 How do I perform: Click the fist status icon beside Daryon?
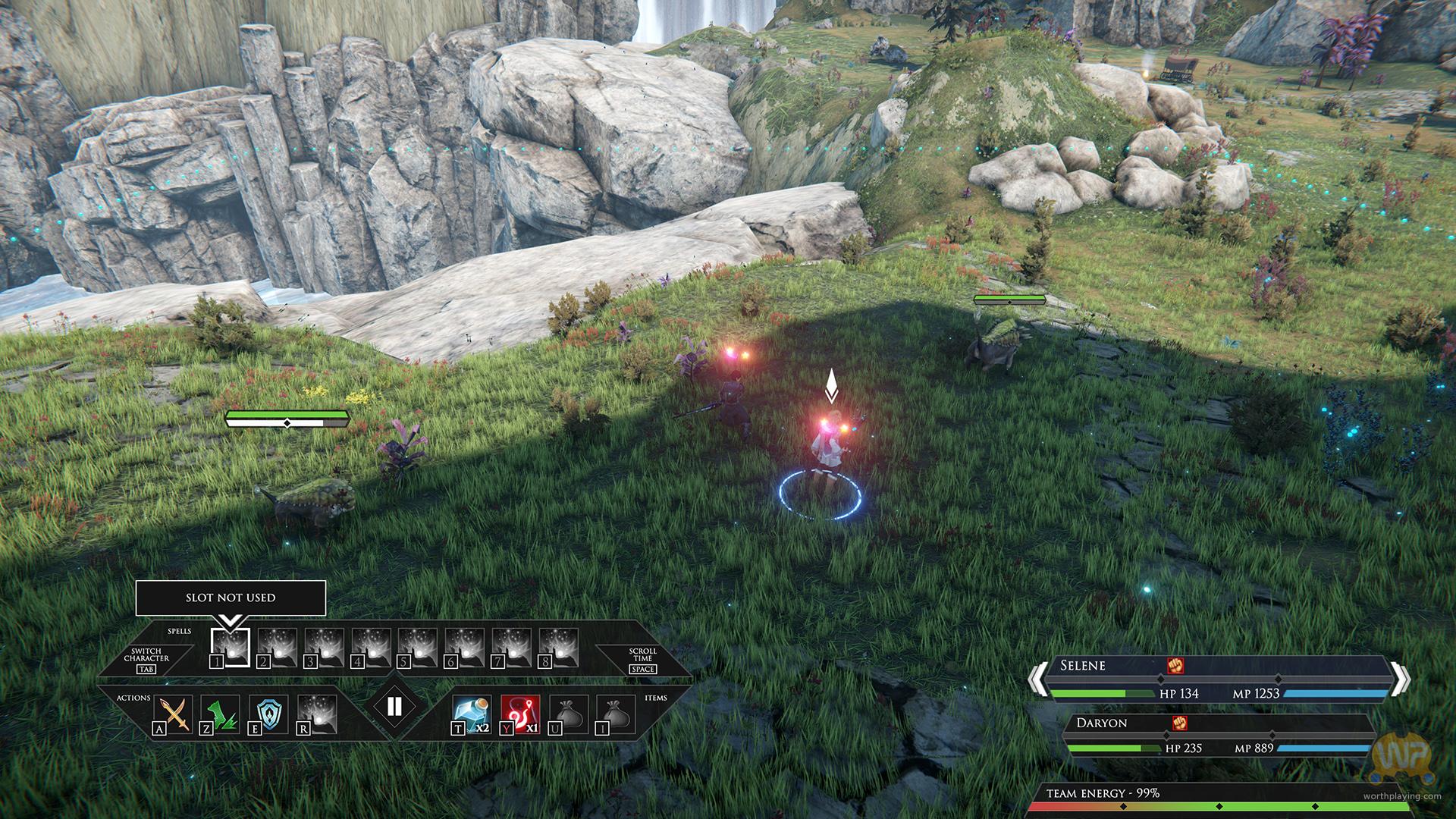(x=1179, y=723)
